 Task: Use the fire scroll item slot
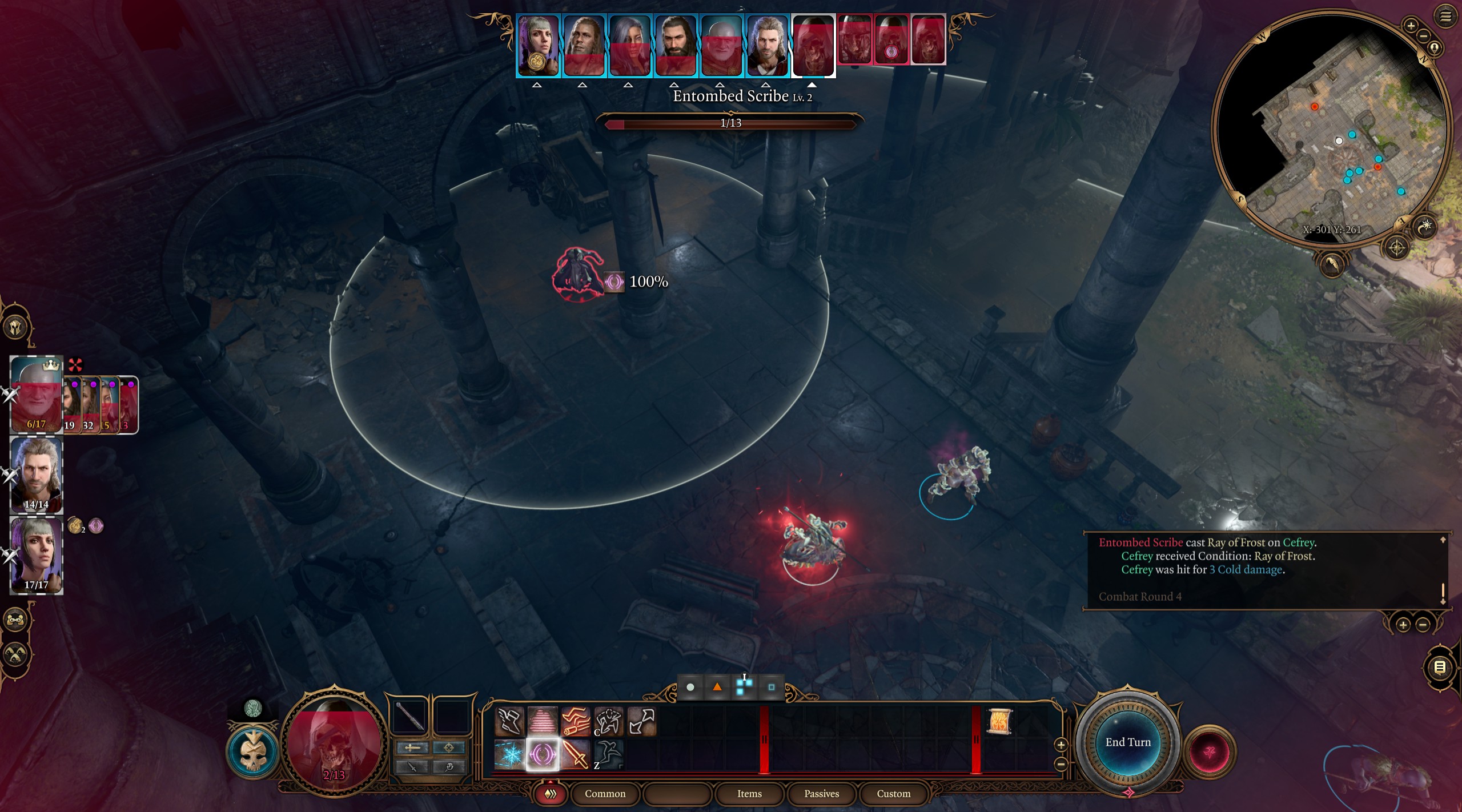(999, 722)
